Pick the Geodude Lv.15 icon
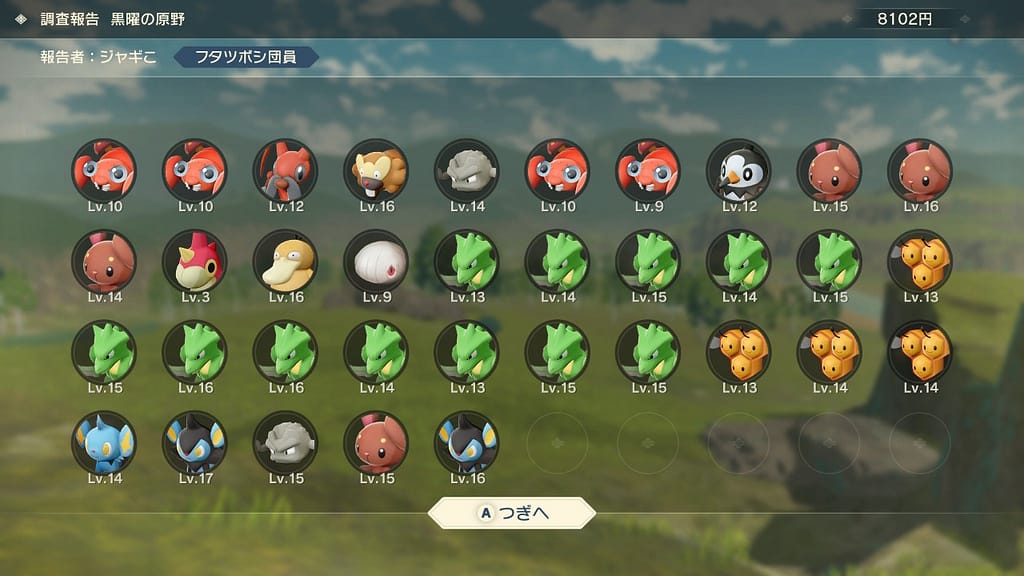 [285, 443]
